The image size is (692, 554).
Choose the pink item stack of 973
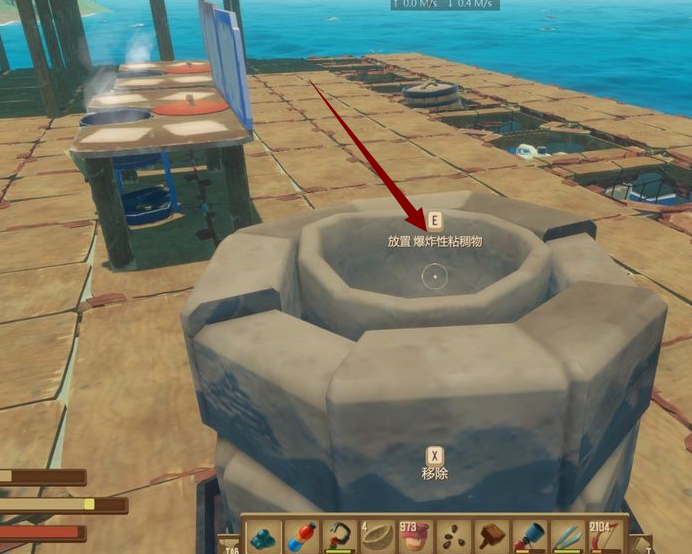(415, 536)
